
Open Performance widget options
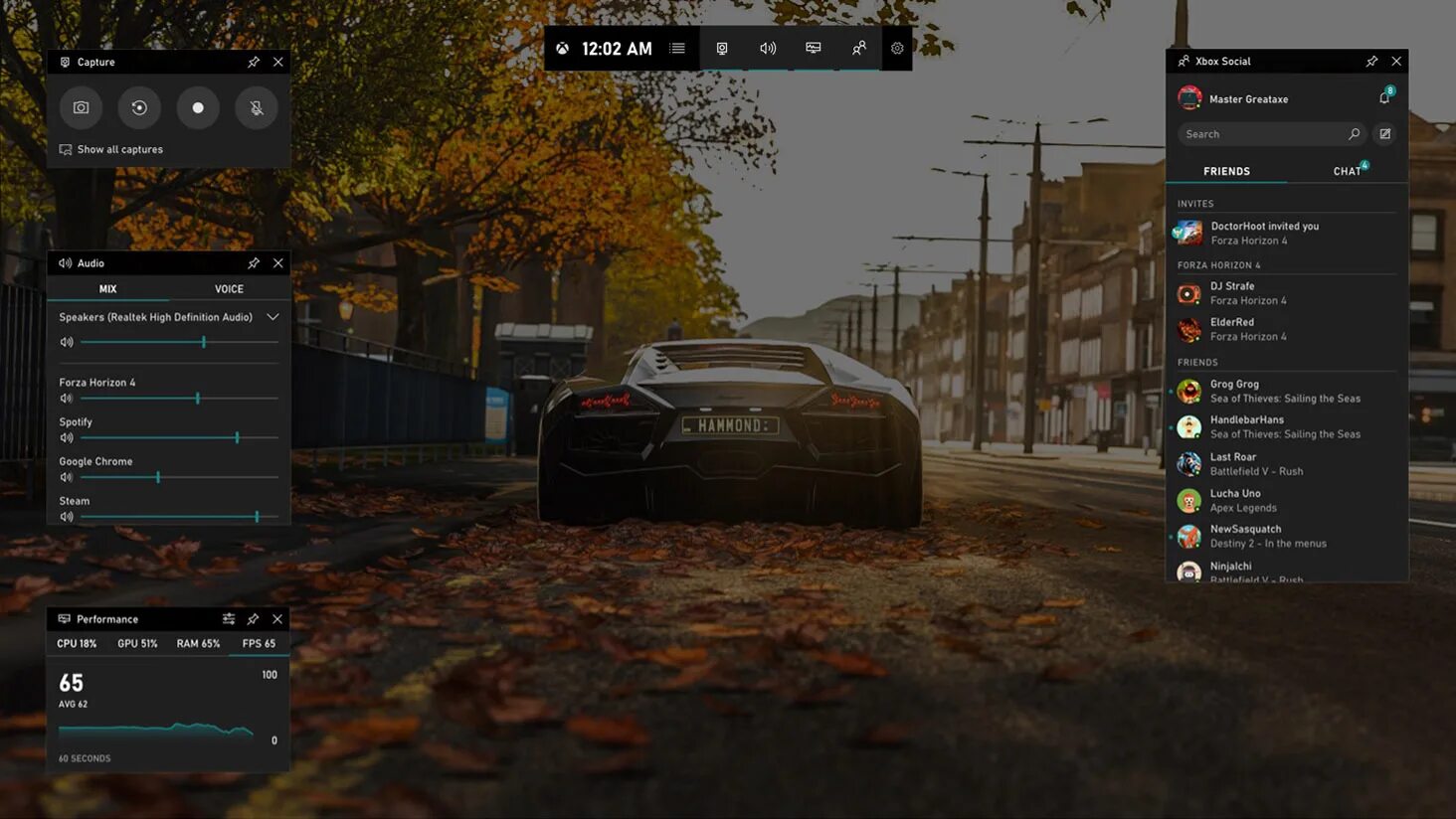pyautogui.click(x=229, y=619)
